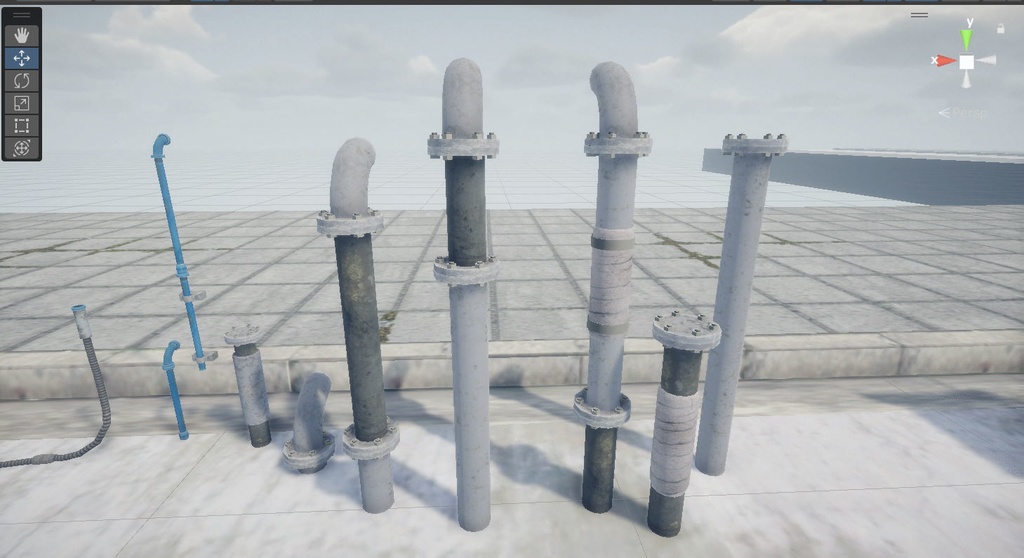Activate the Move tool
Viewport: 1024px width, 558px height.
pos(22,58)
